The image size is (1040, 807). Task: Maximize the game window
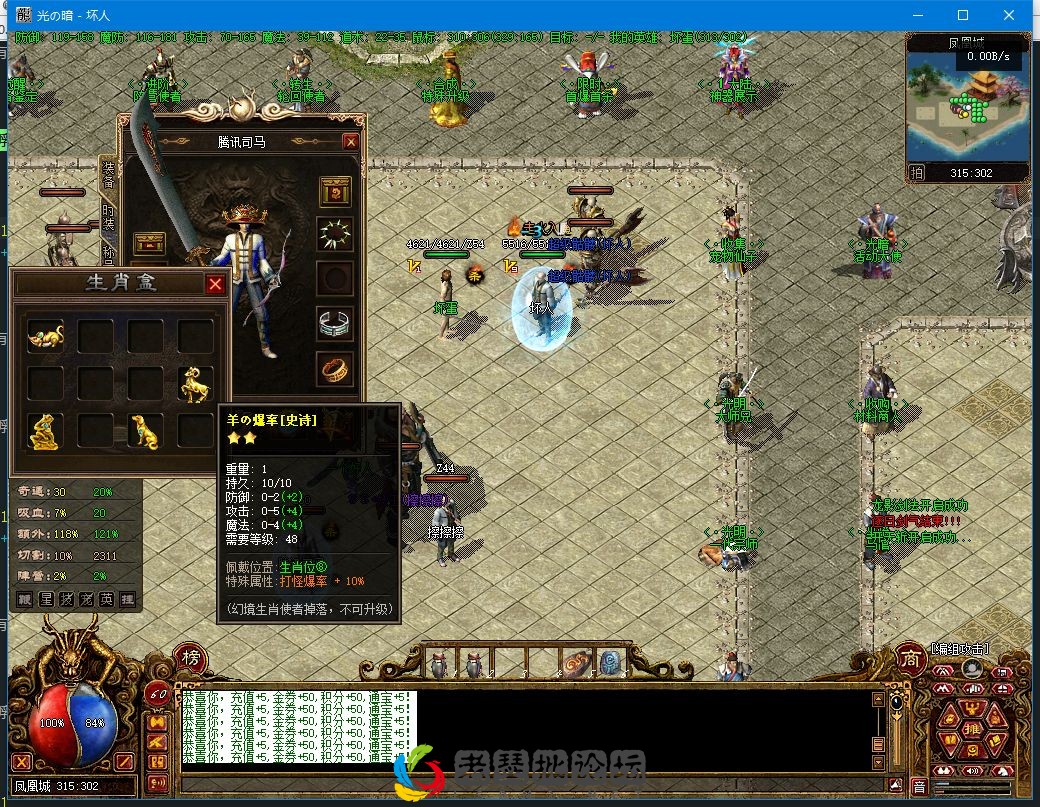pyautogui.click(x=963, y=15)
